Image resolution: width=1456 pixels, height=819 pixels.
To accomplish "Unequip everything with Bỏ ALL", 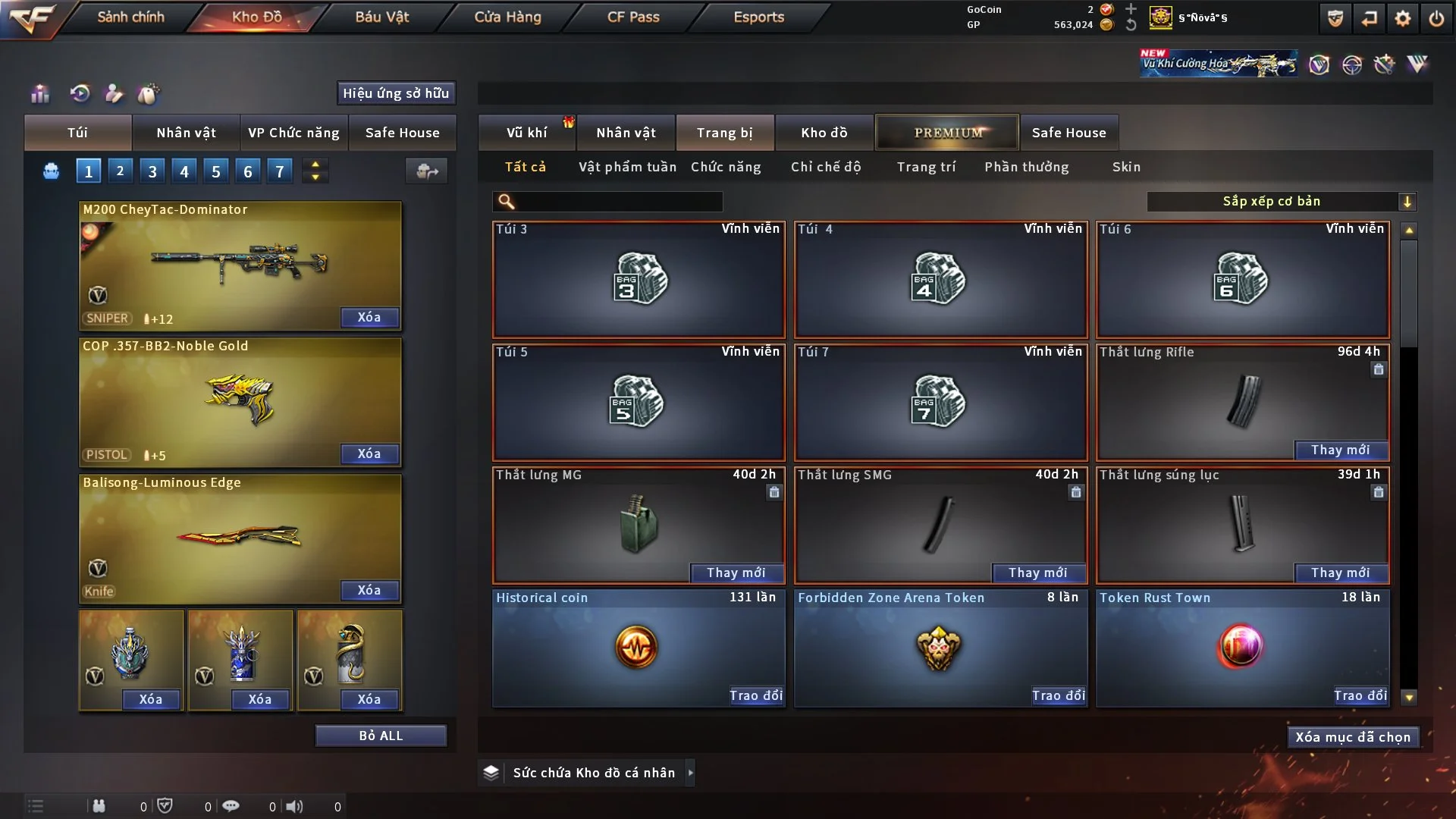I will (x=381, y=736).
